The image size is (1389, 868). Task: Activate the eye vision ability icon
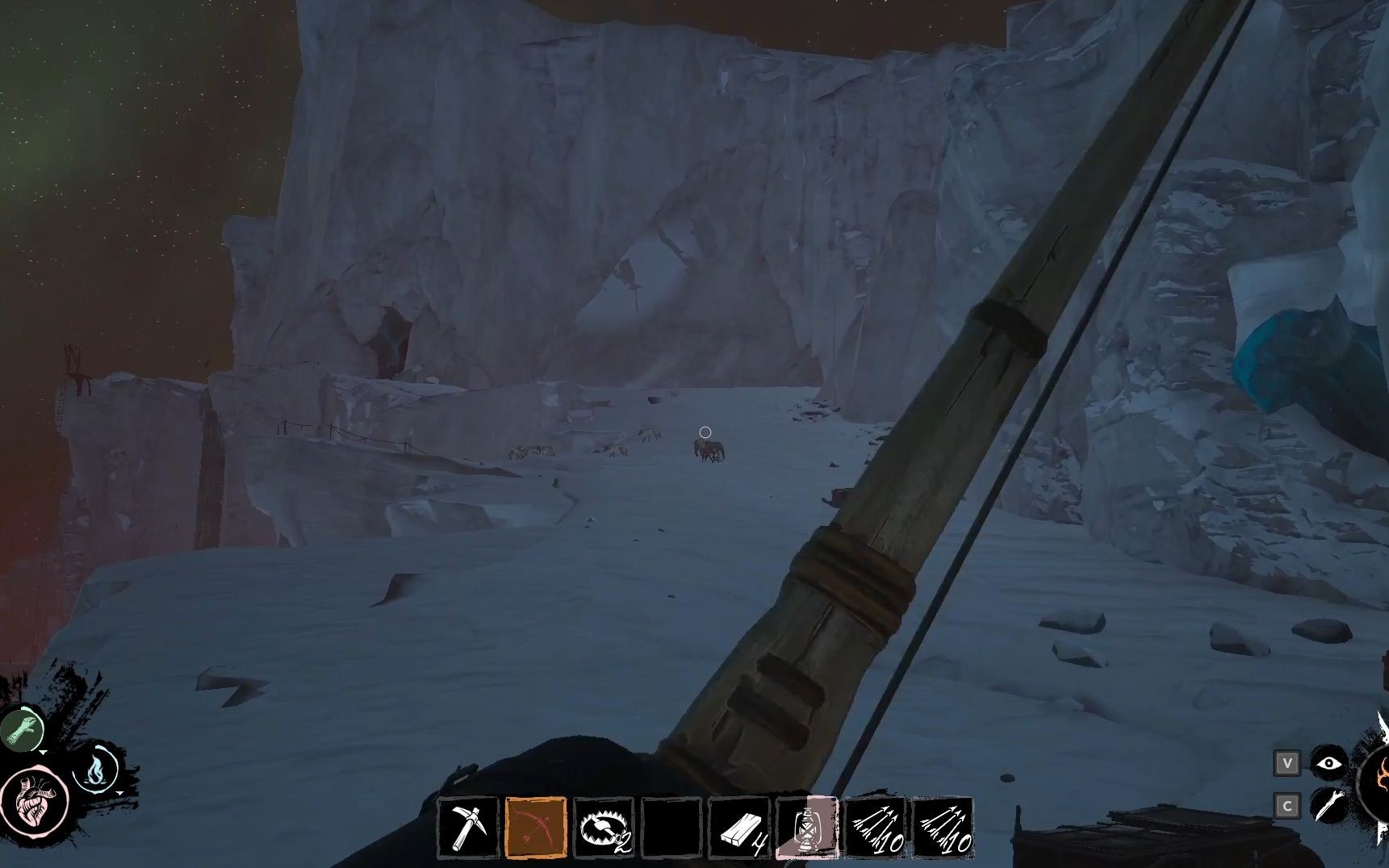click(x=1328, y=763)
